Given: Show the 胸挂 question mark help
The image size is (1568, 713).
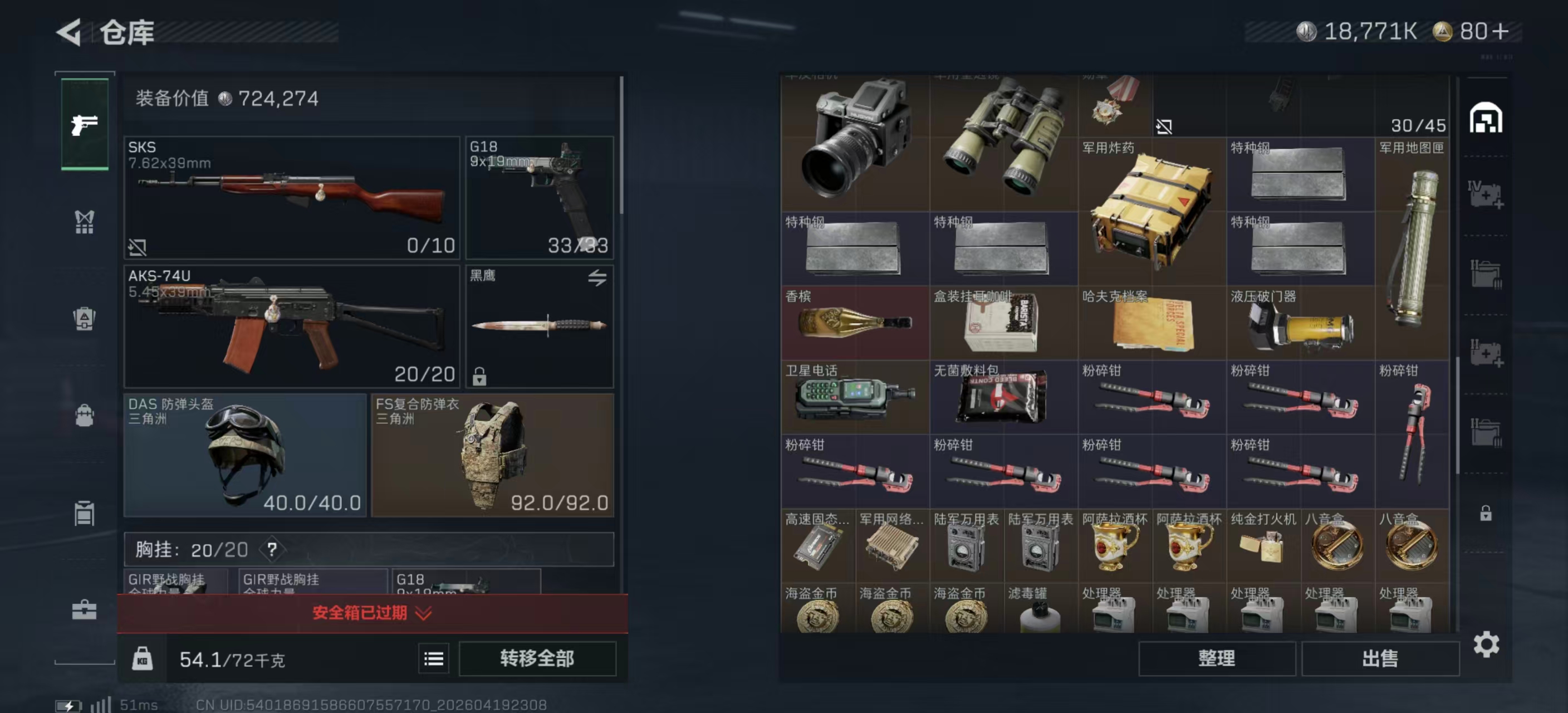Looking at the screenshot, I should pos(272,550).
